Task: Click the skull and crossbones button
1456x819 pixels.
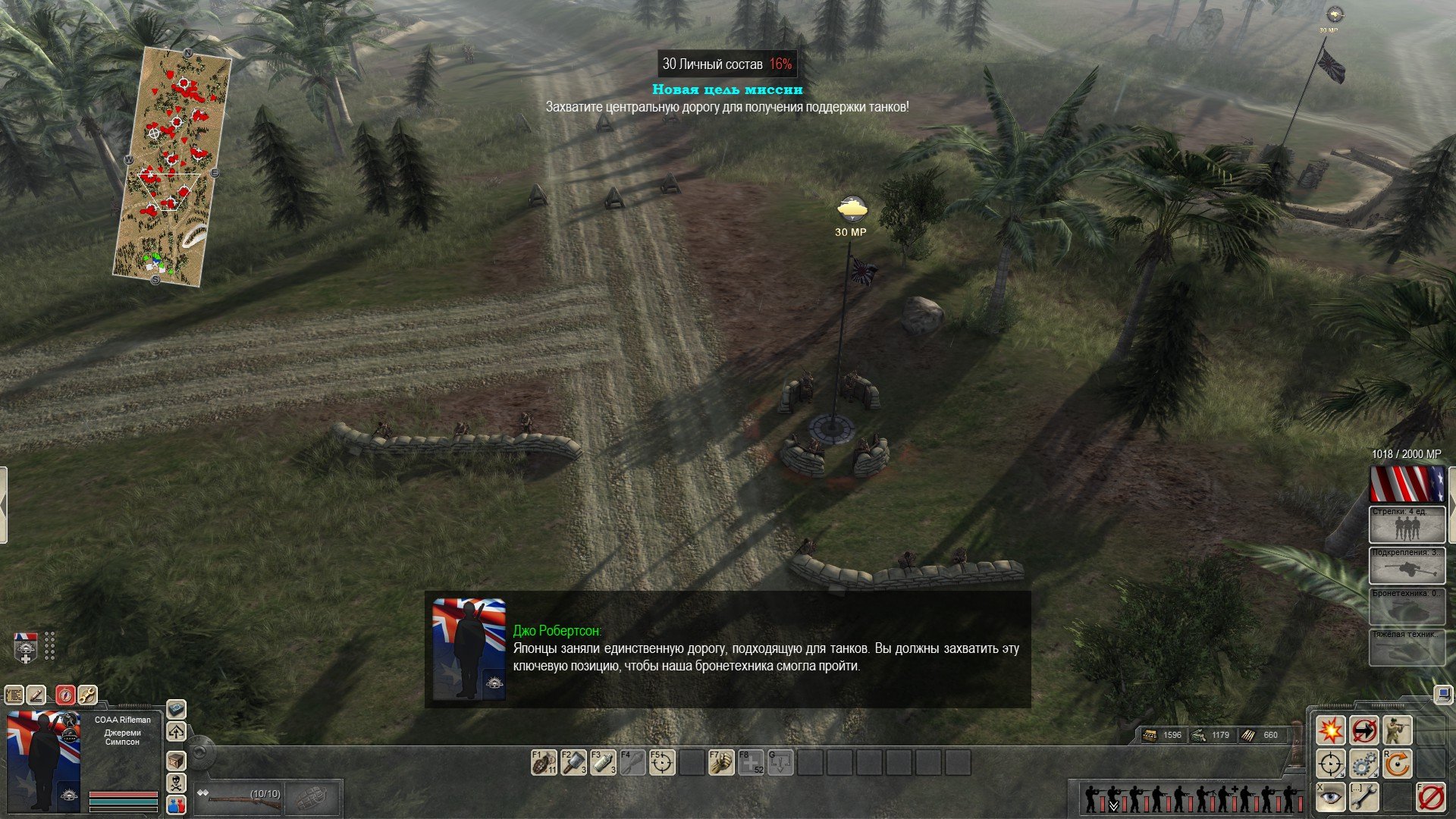Action: tap(176, 783)
